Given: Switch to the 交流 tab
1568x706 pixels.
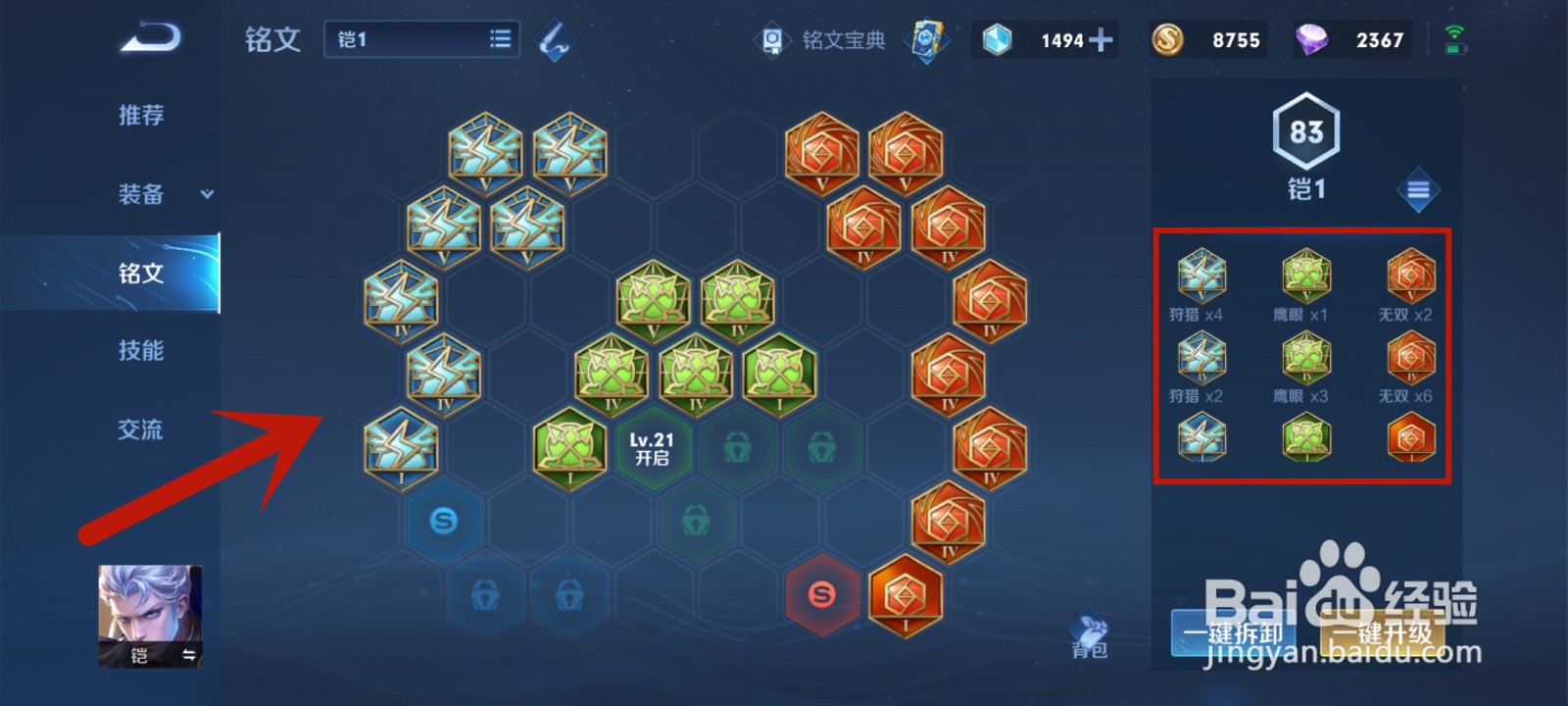Looking at the screenshot, I should coord(141,429).
